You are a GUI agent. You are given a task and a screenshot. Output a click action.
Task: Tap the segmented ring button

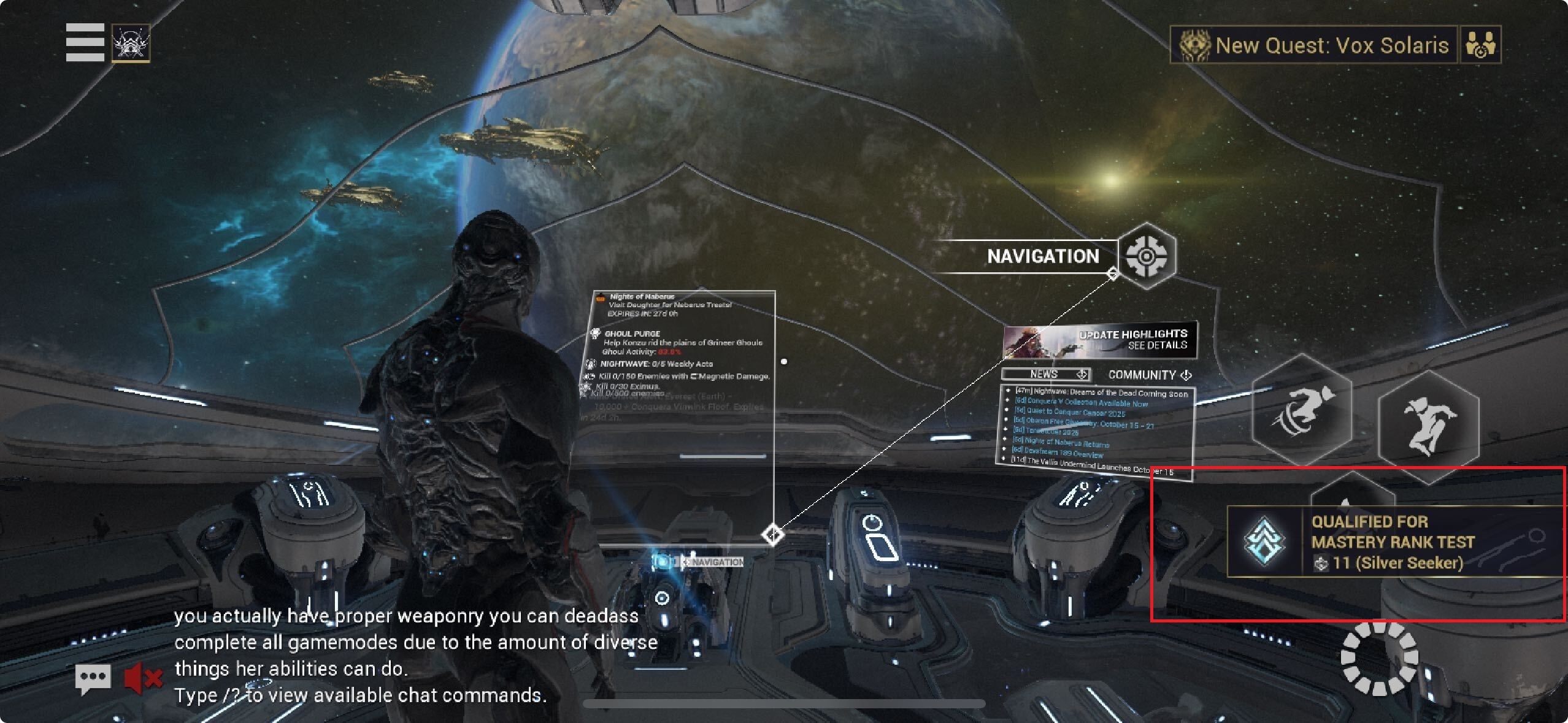coord(1379,659)
